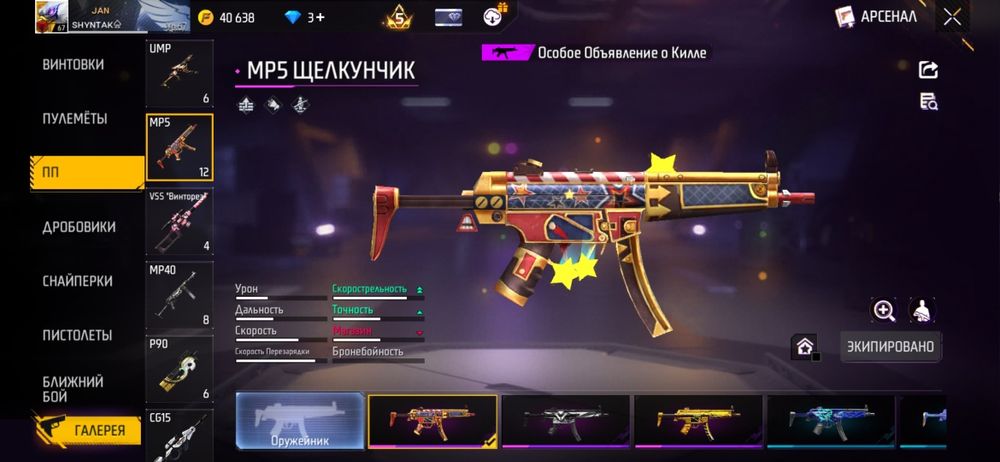Open the Пулемёты weapon category
This screenshot has width=1000, height=462.
click(73, 119)
